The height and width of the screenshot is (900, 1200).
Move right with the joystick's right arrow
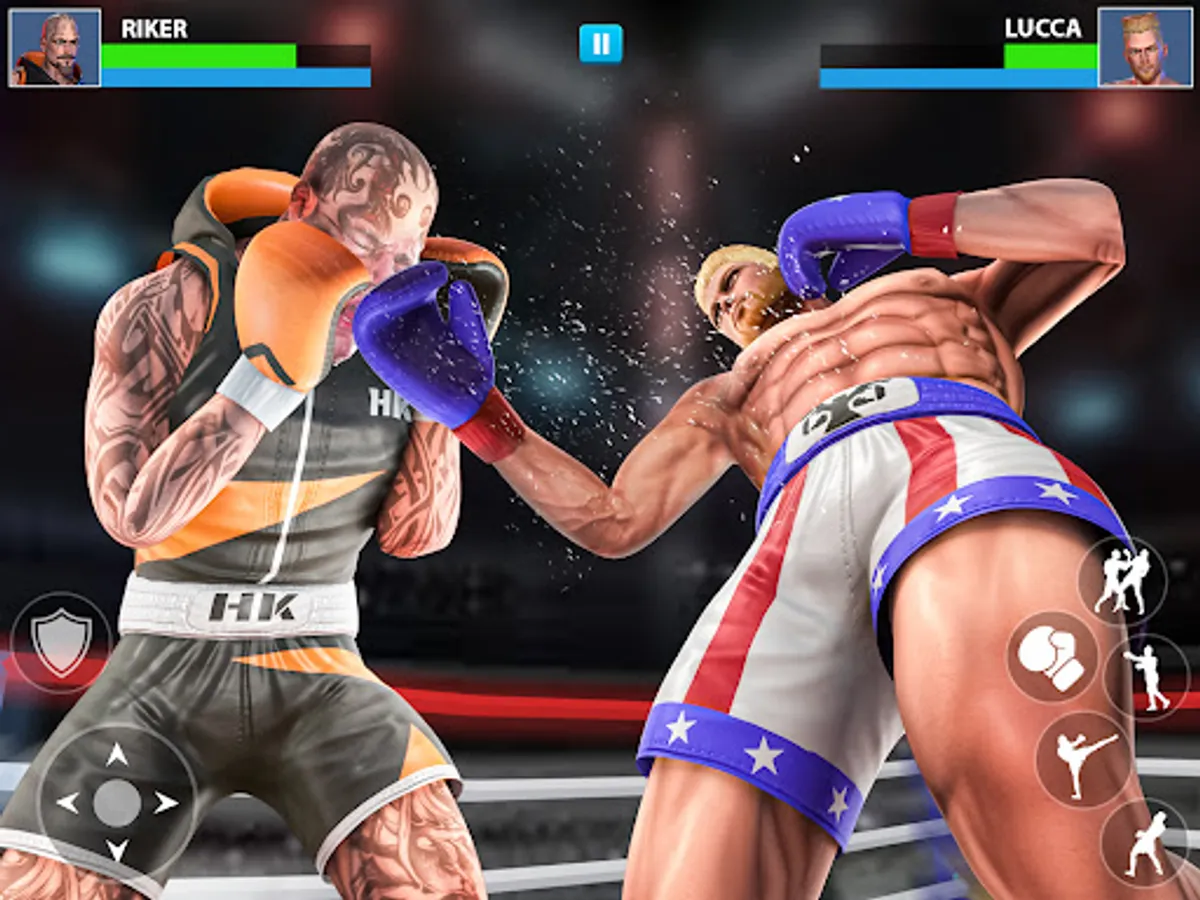pos(166,802)
